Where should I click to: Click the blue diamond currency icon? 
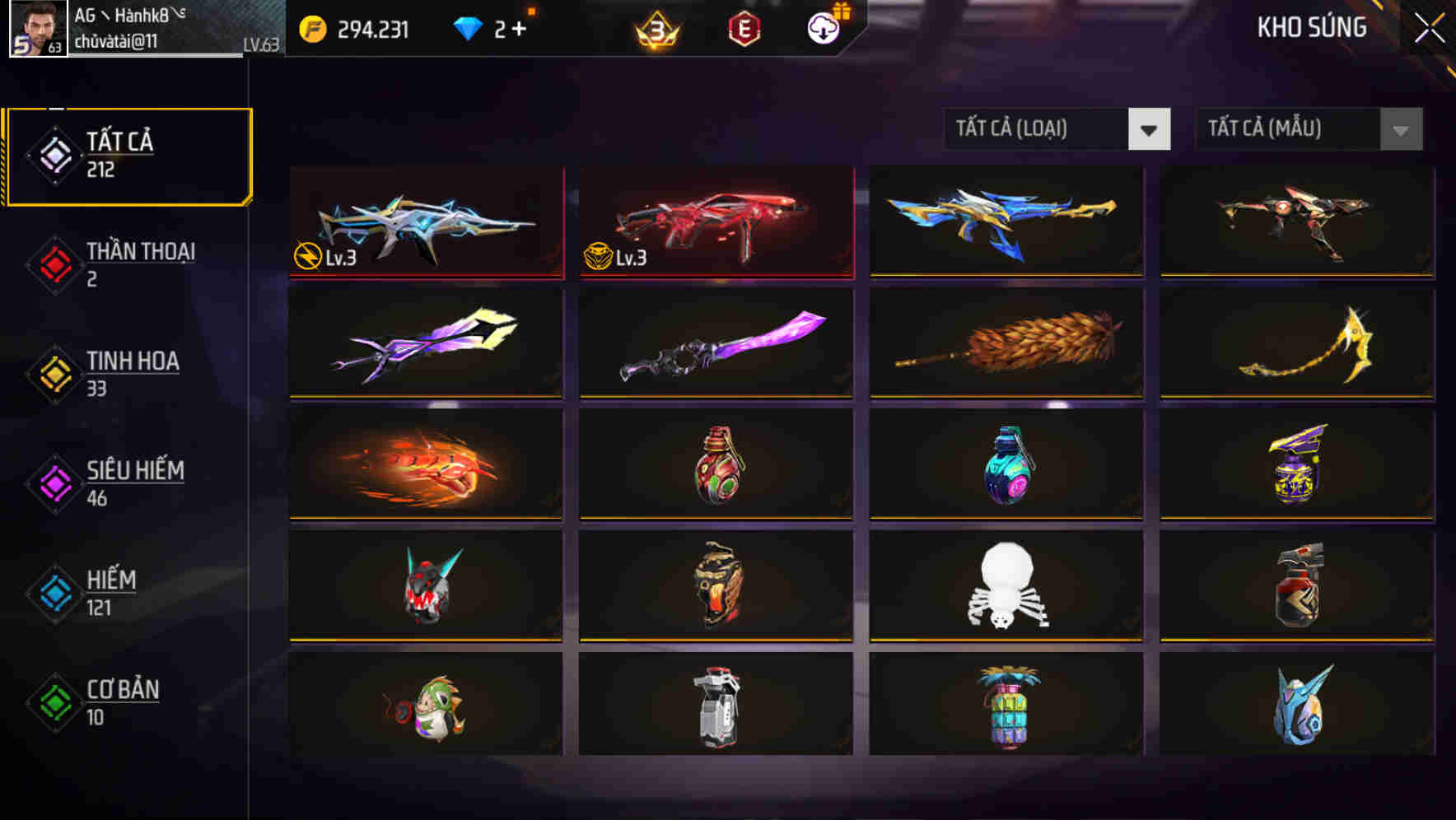(x=469, y=27)
